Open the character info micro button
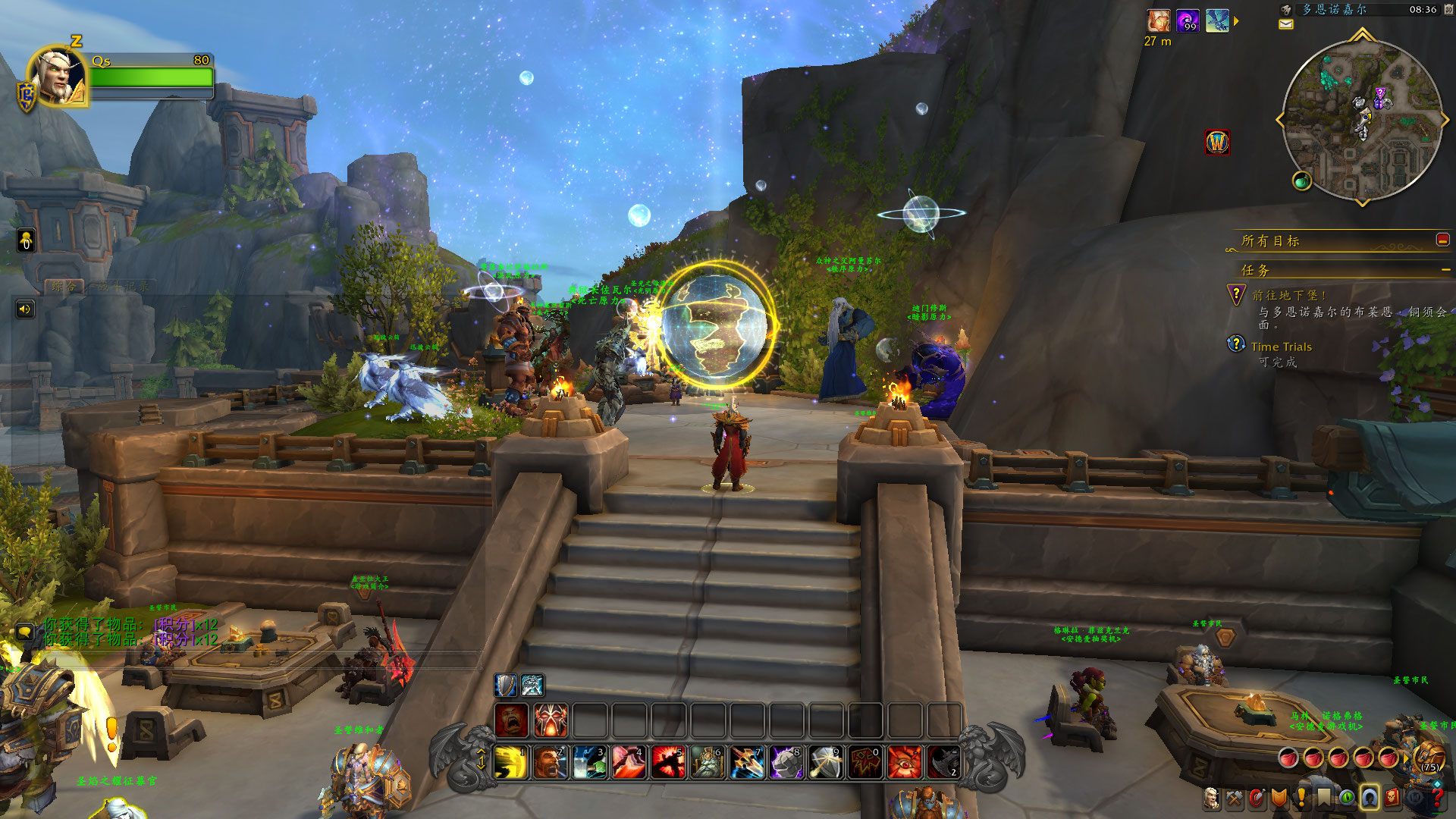The width and height of the screenshot is (1456, 819). pos(1212,798)
